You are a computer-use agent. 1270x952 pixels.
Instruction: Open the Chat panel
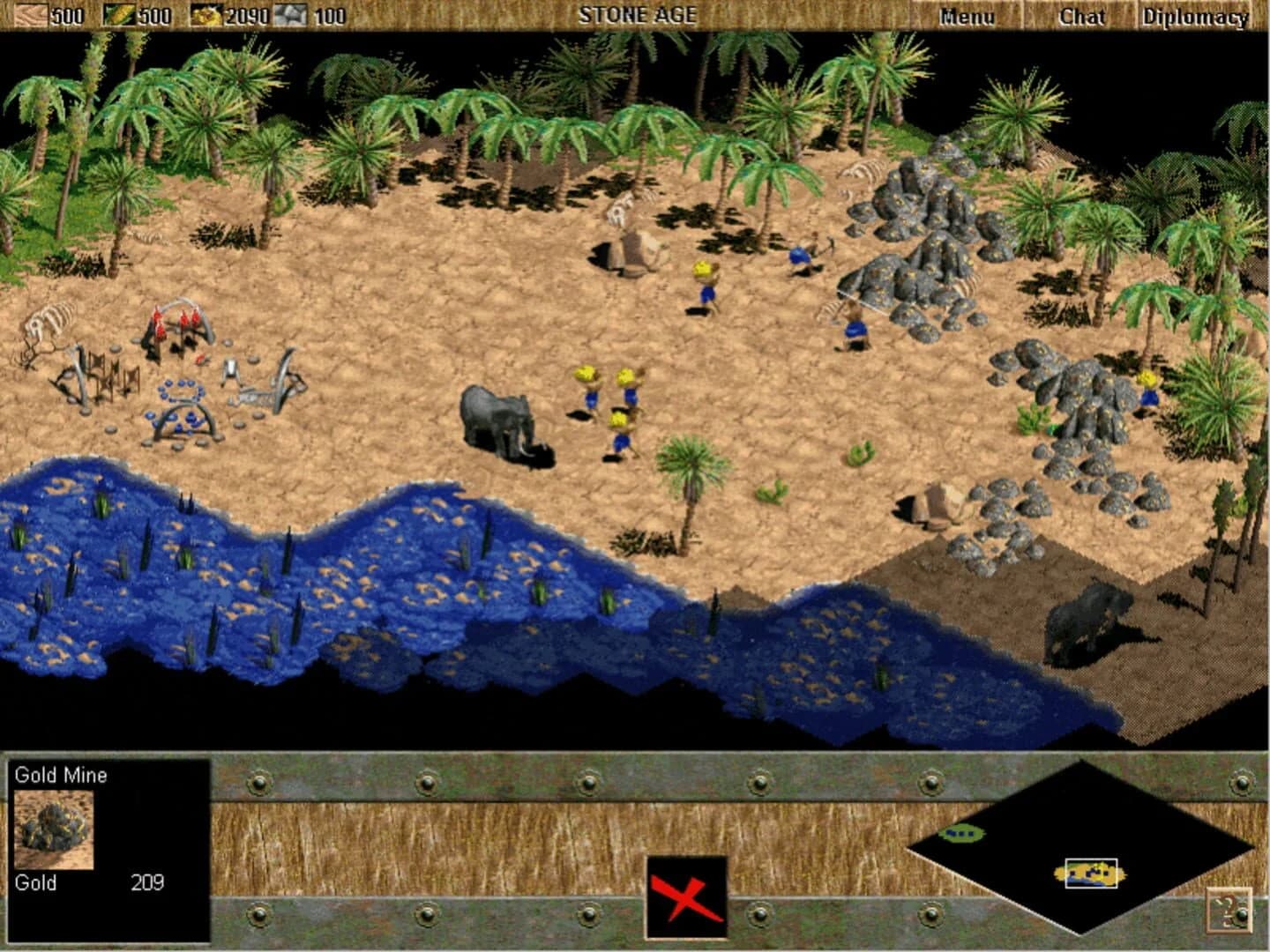[x=1082, y=15]
